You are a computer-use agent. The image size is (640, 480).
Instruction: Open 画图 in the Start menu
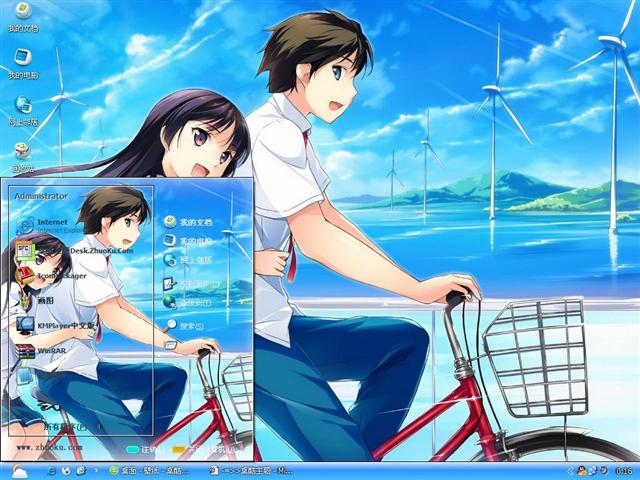tap(44, 300)
